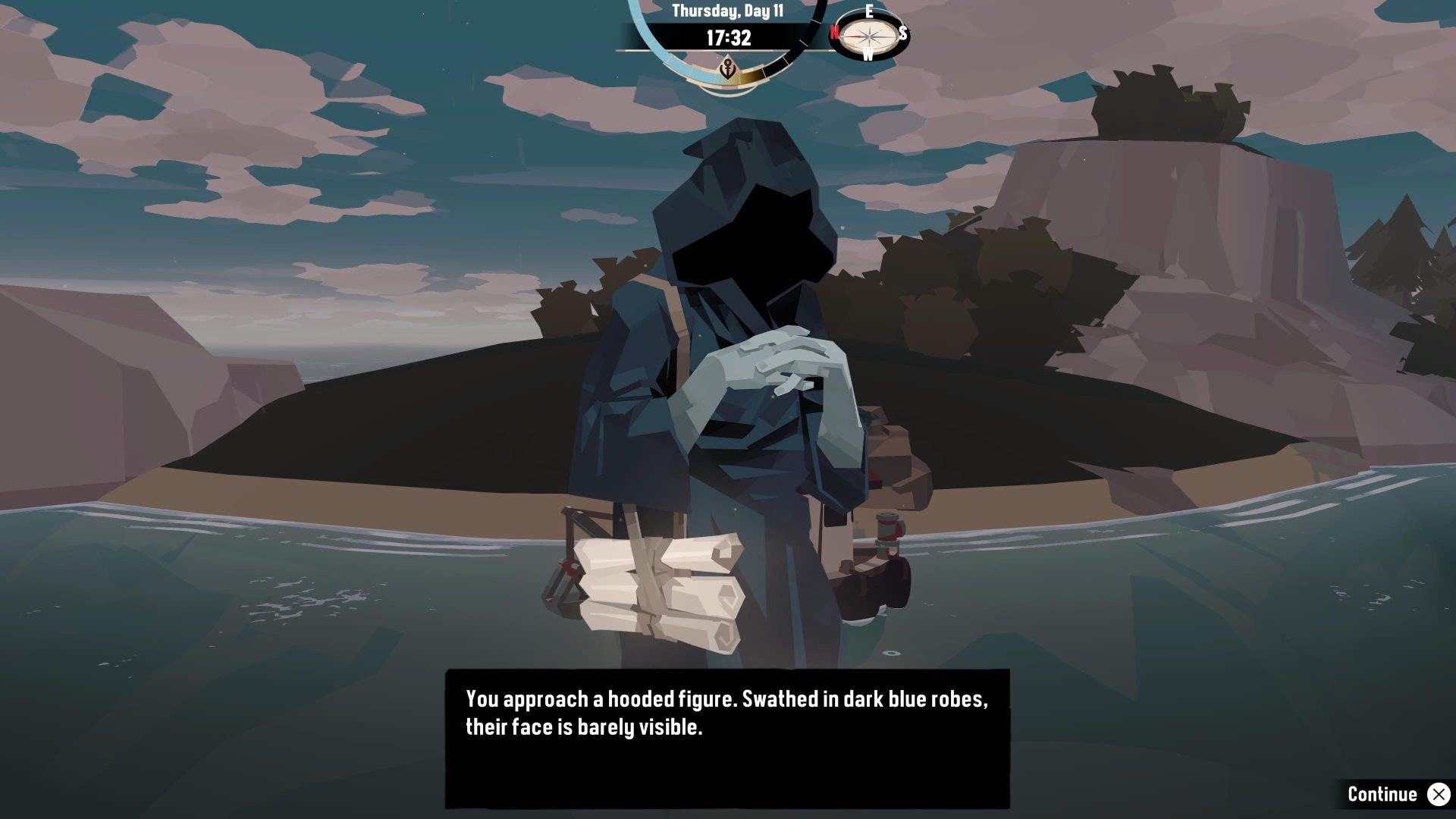Click the red N marker on the compass
Image resolution: width=1456 pixels, height=819 pixels.
coord(835,33)
